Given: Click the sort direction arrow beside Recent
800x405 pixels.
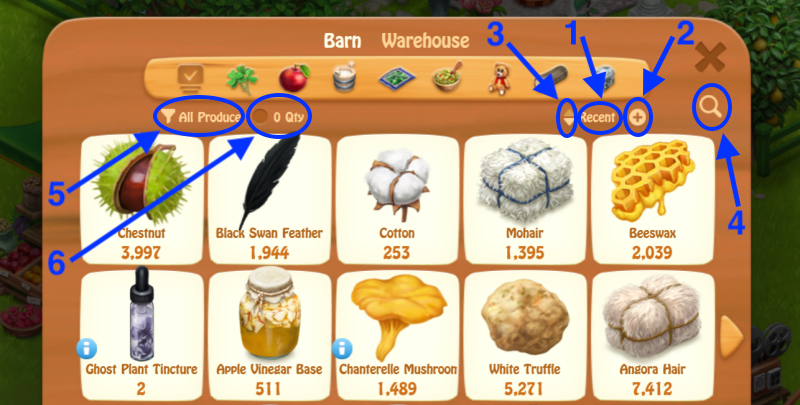Looking at the screenshot, I should coord(568,118).
